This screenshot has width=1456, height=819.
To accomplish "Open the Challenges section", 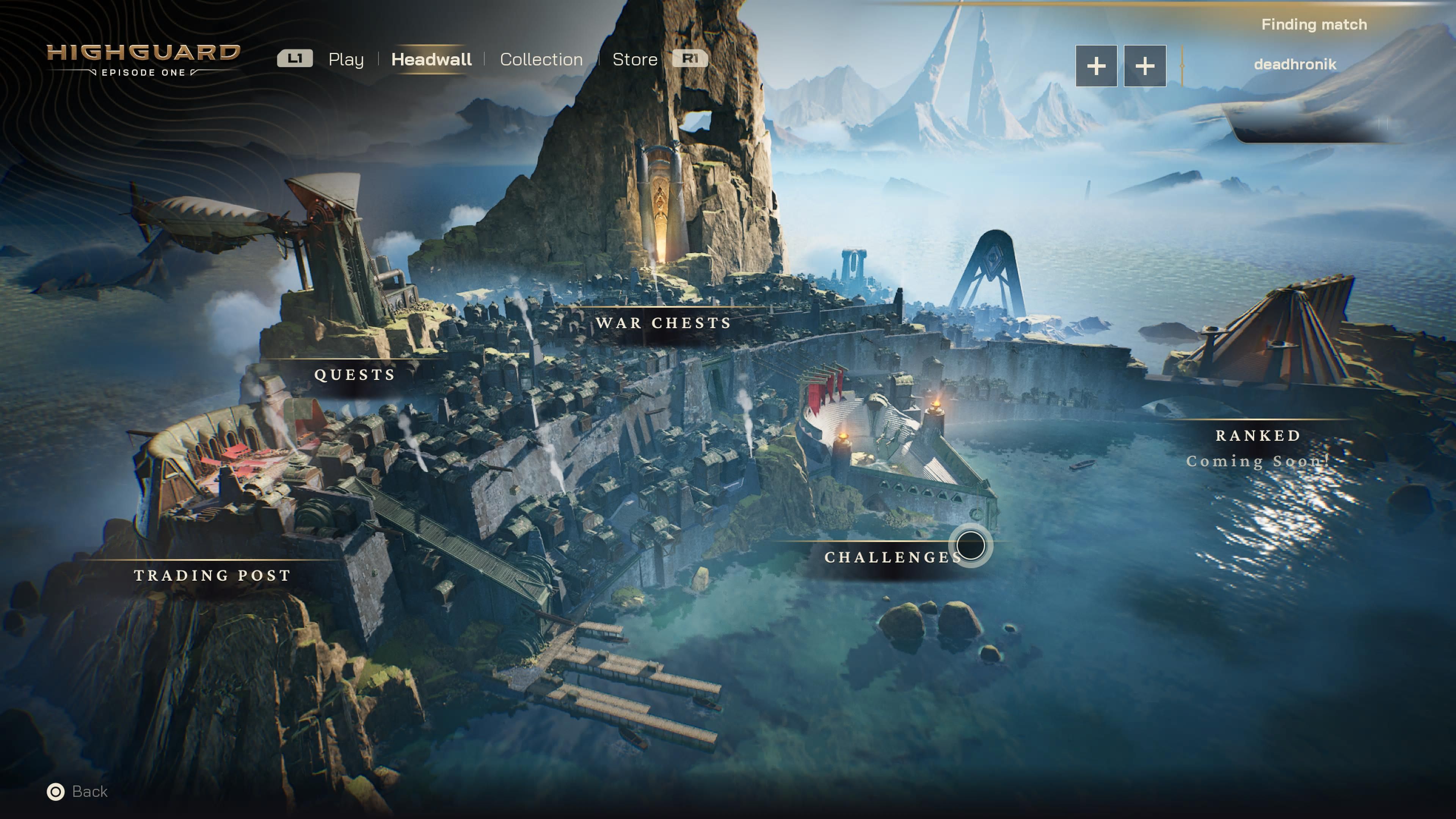I will [892, 557].
